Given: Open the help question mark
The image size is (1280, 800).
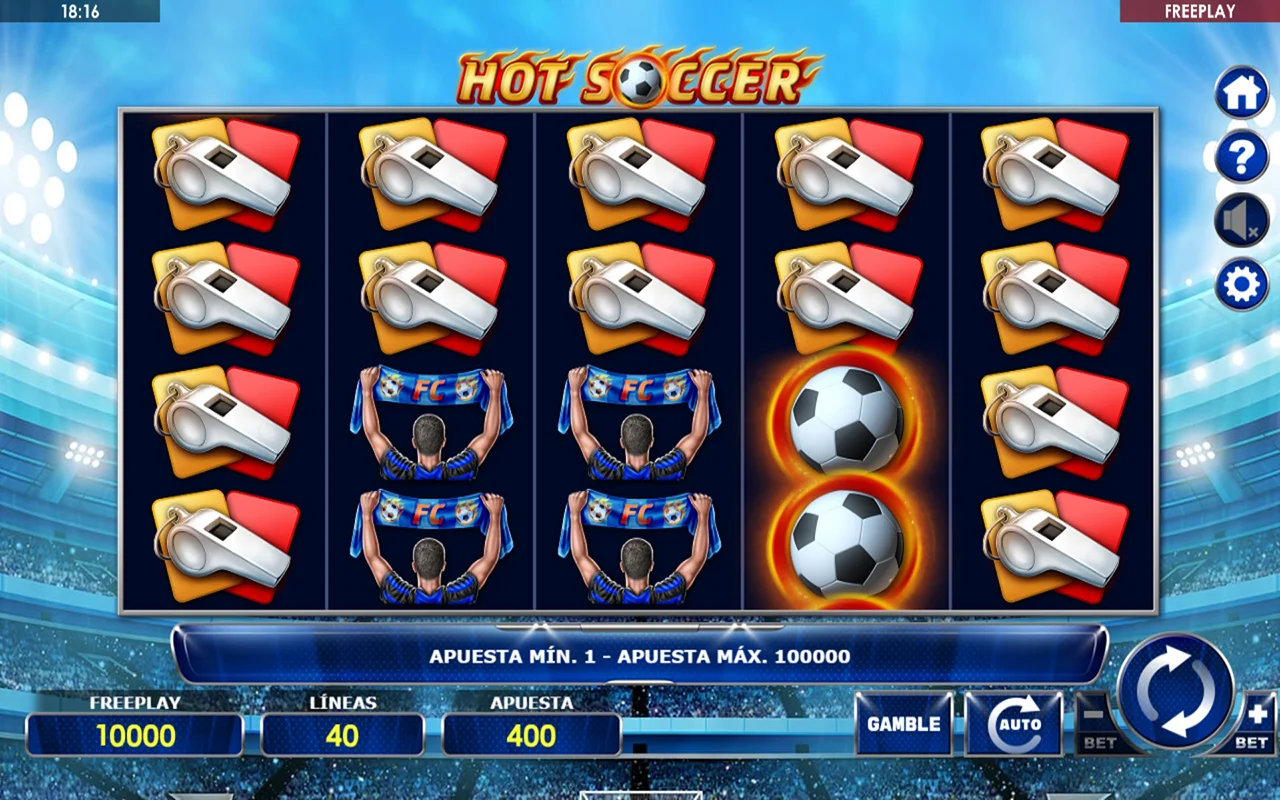Looking at the screenshot, I should [x=1241, y=157].
